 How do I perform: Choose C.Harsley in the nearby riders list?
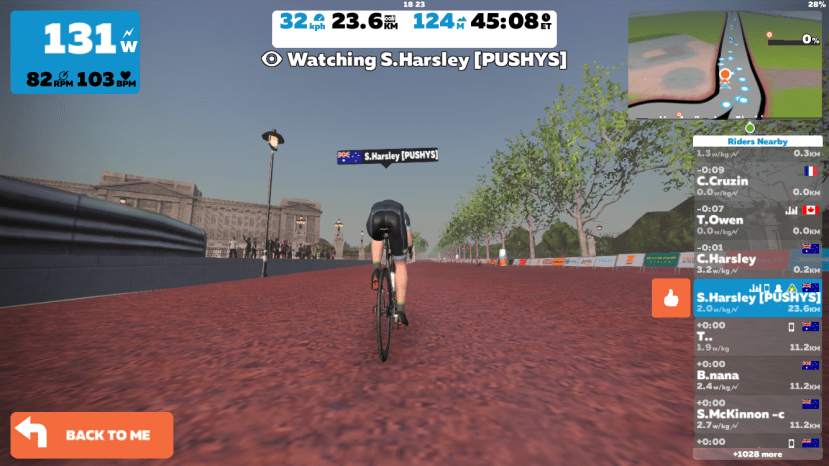click(757, 258)
